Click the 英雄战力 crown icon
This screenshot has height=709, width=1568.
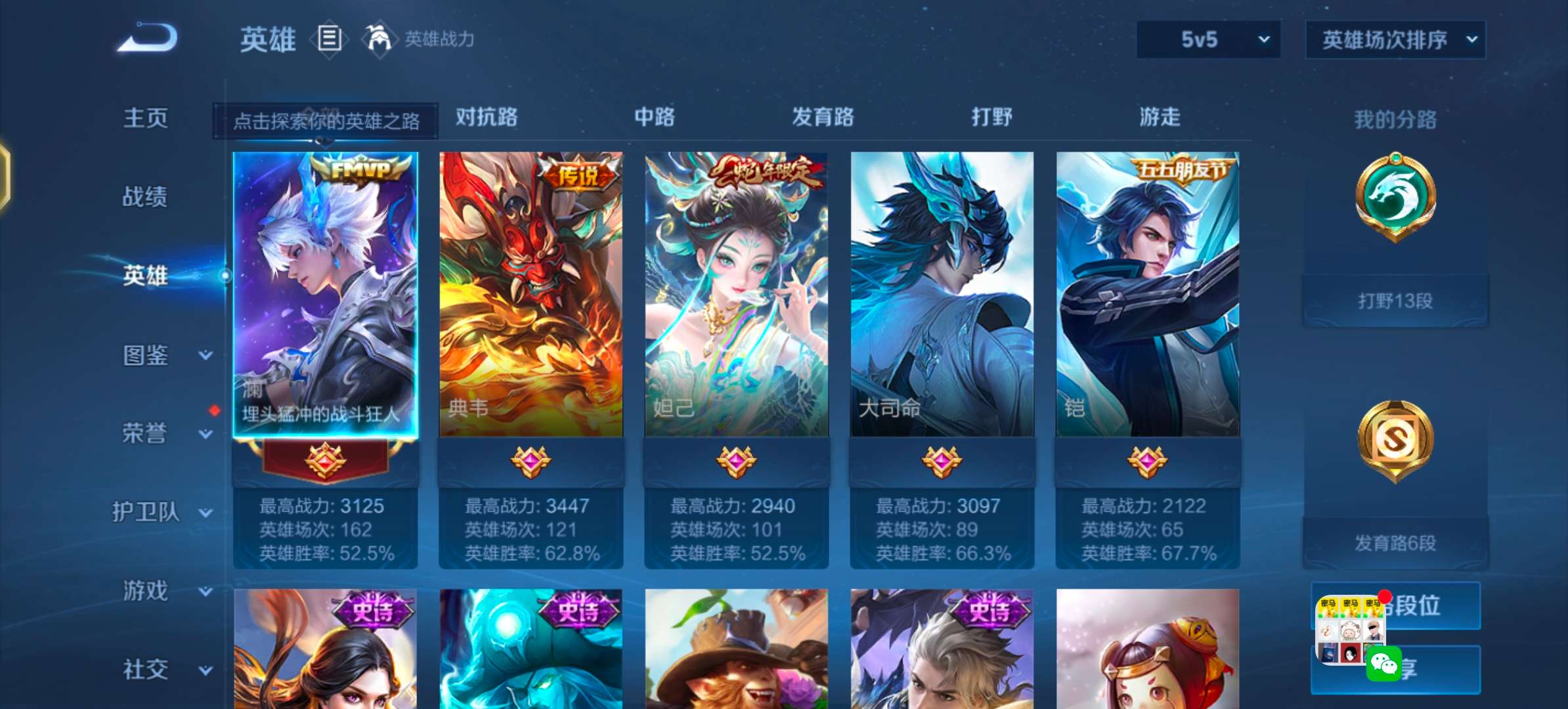point(379,39)
